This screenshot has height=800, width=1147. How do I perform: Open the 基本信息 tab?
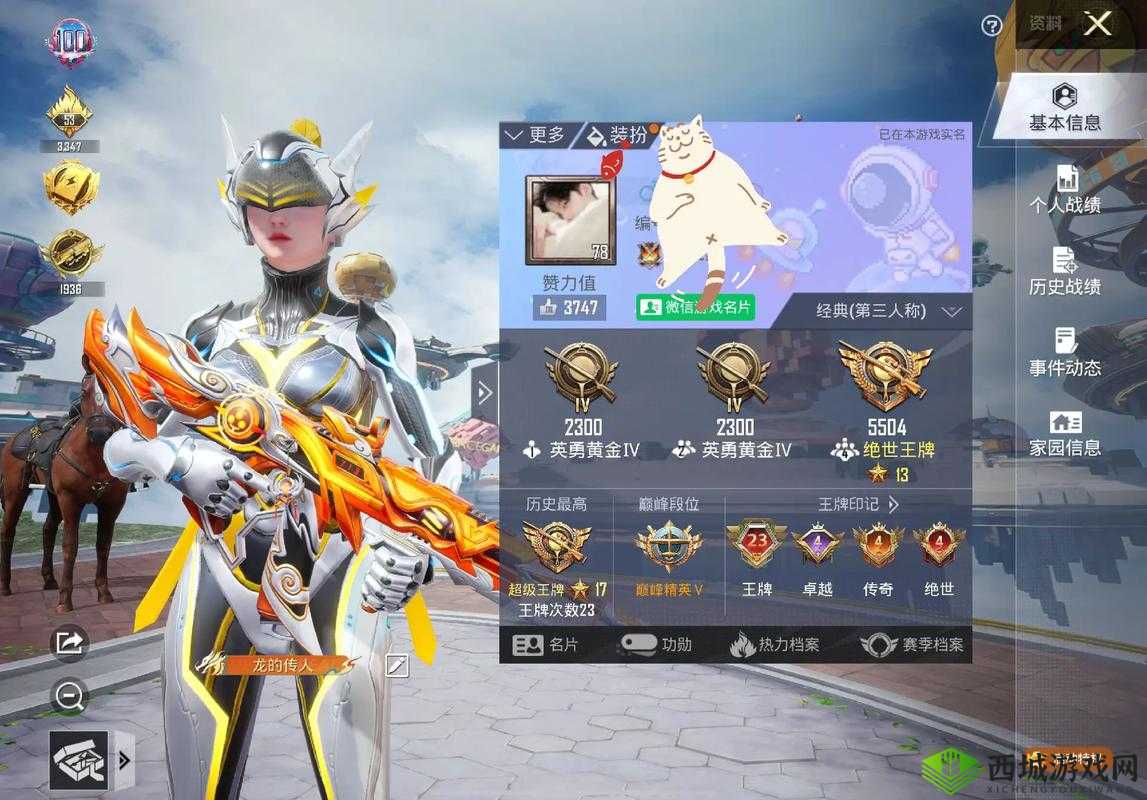click(1065, 108)
